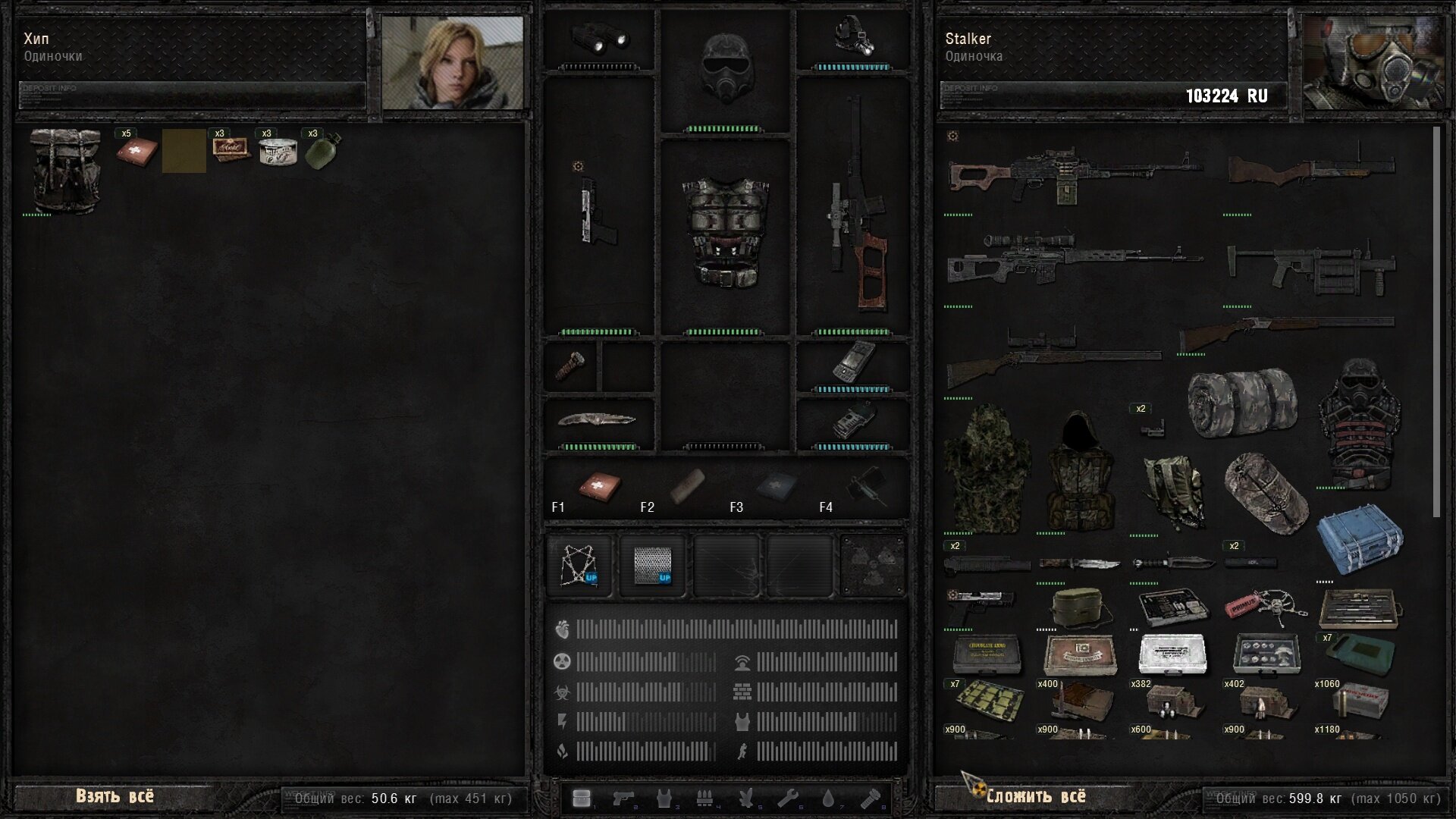Choose the equipped knife slot
The height and width of the screenshot is (819, 1456).
pos(598,419)
